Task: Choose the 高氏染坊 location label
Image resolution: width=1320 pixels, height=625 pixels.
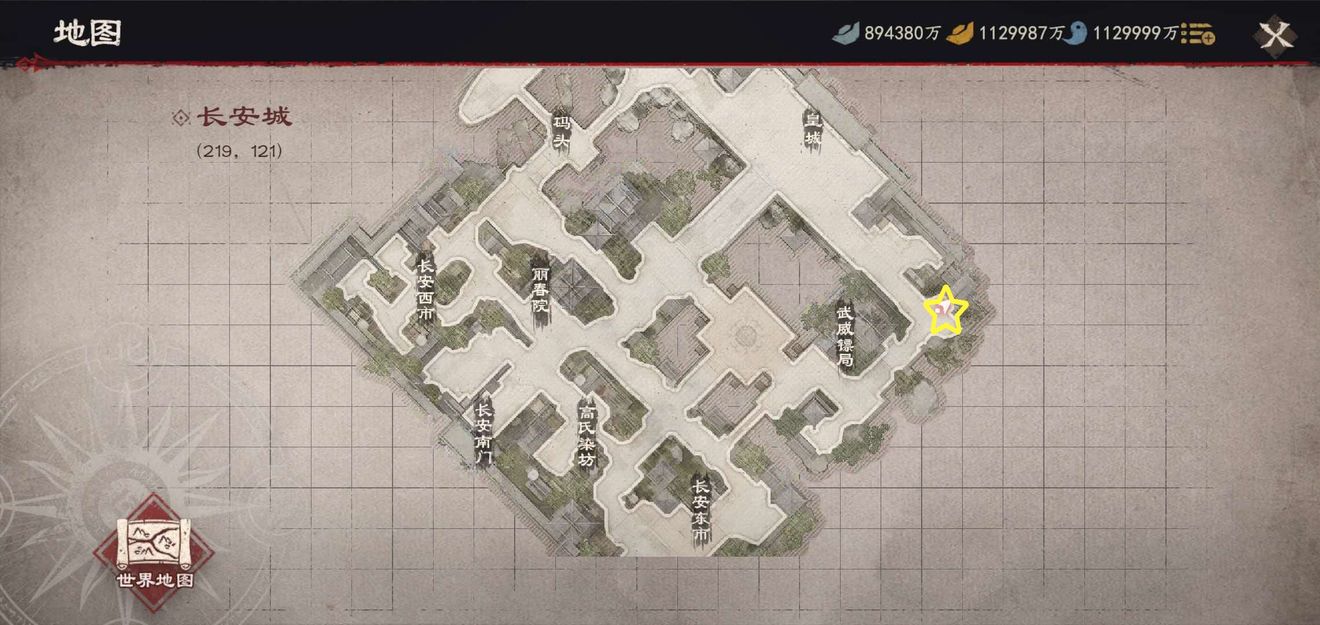Action: [587, 434]
